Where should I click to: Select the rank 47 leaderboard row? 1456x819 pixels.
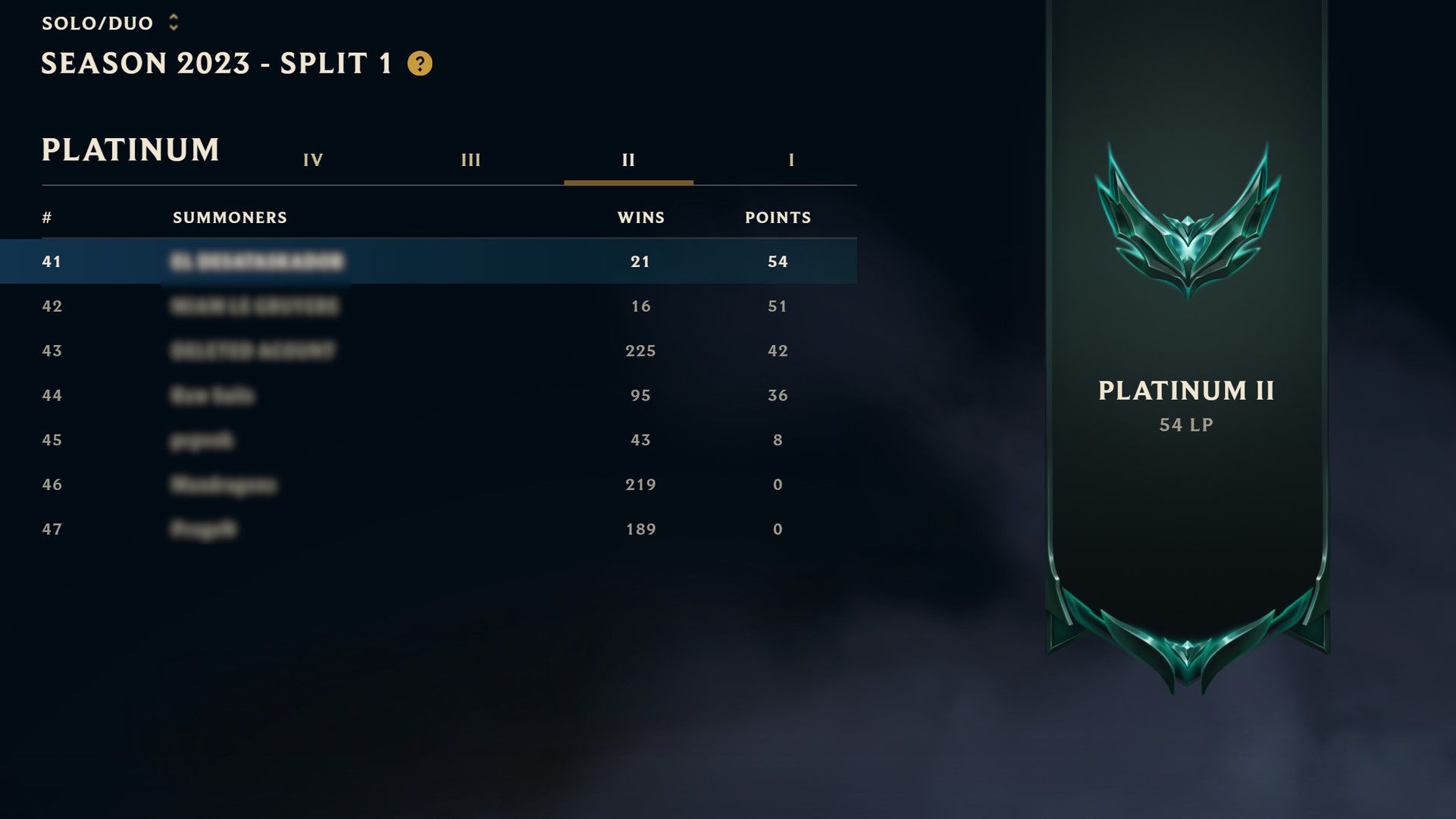[x=428, y=529]
